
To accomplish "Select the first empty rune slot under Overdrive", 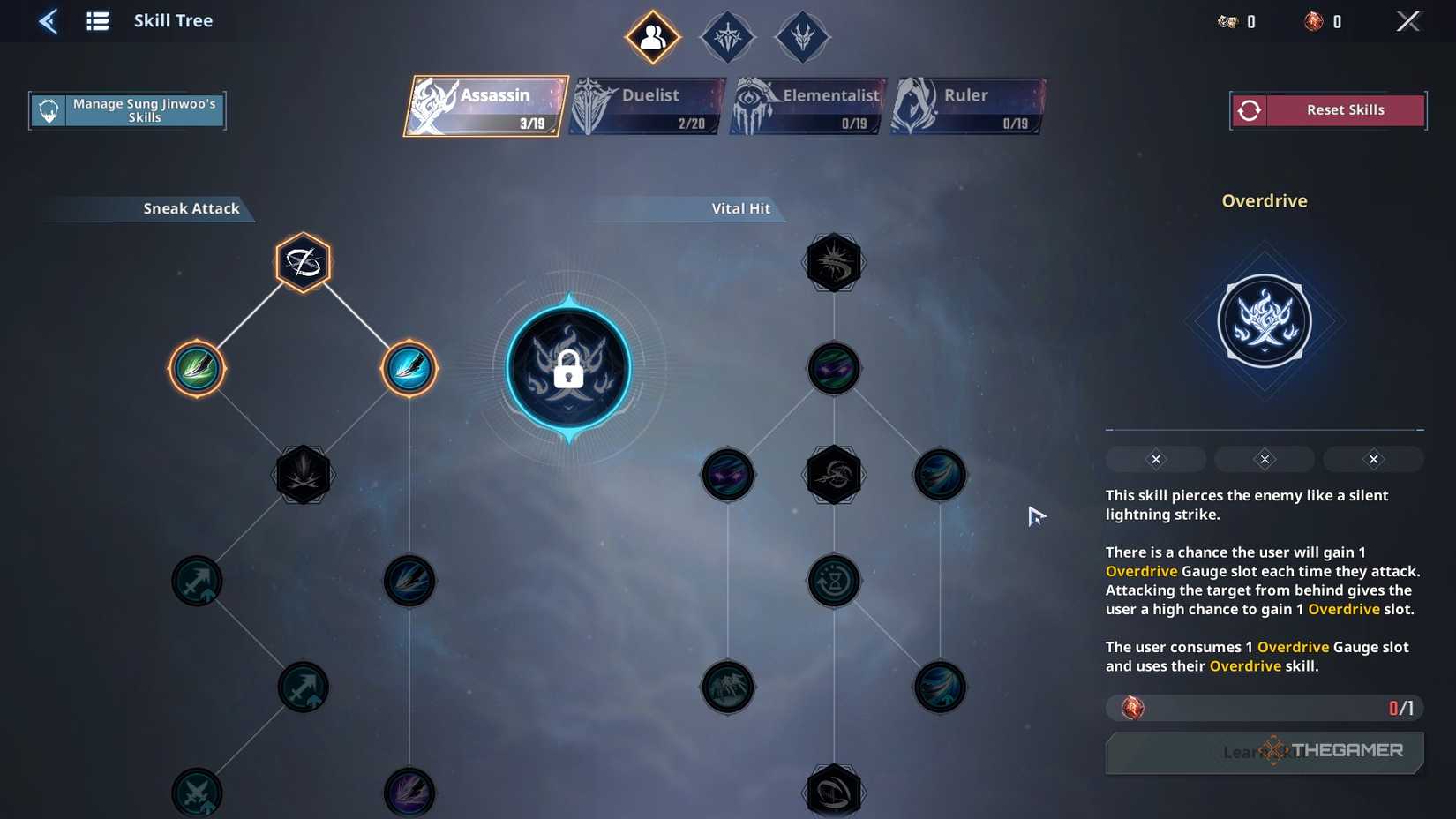I will click(x=1155, y=459).
